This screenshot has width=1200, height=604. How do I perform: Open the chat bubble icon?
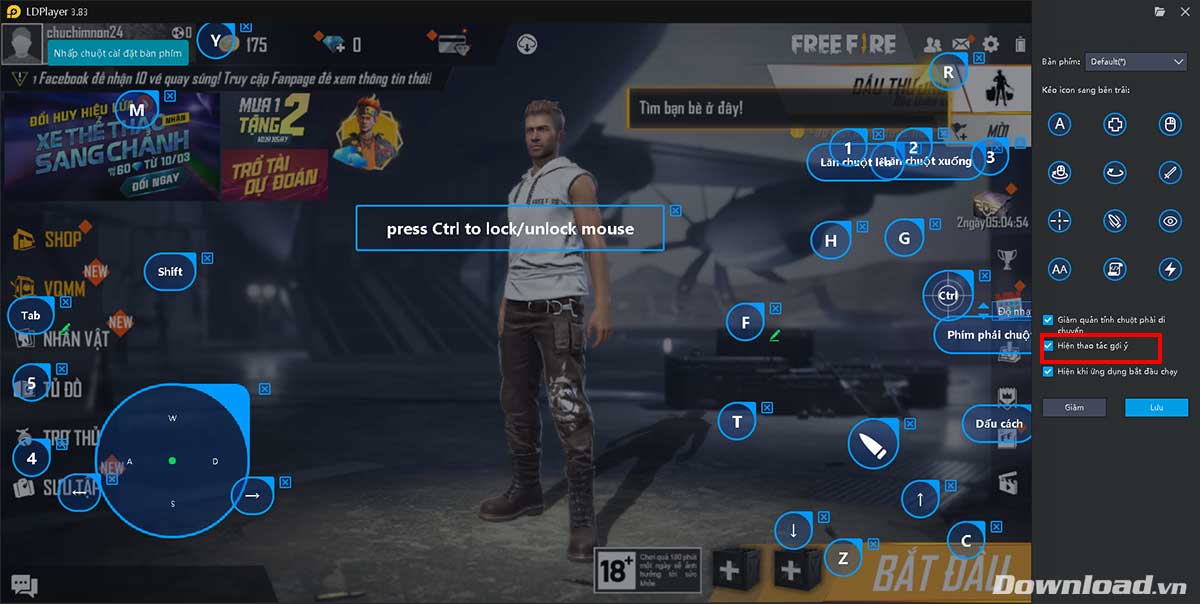click(x=24, y=586)
